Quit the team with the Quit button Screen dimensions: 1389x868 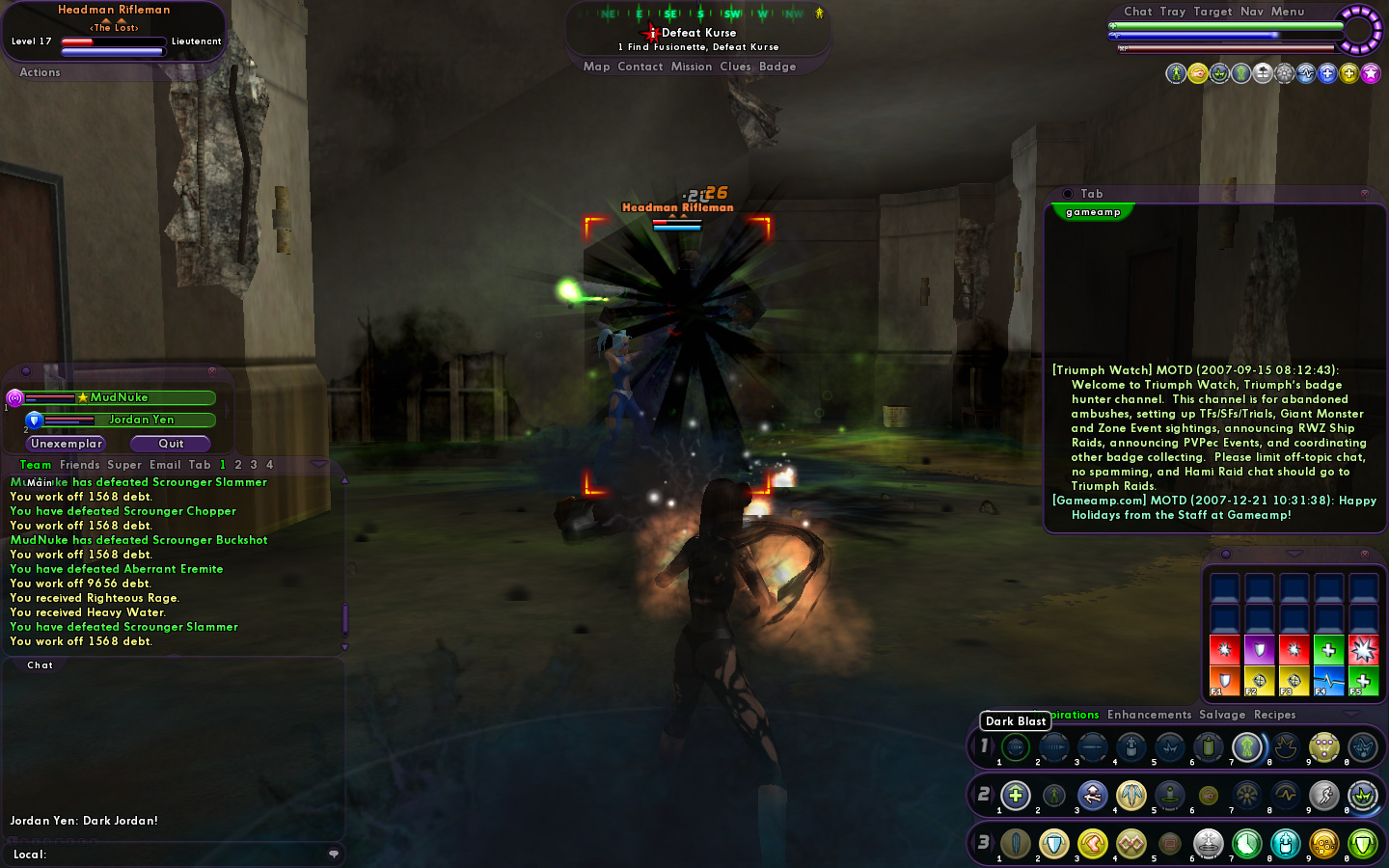point(171,444)
